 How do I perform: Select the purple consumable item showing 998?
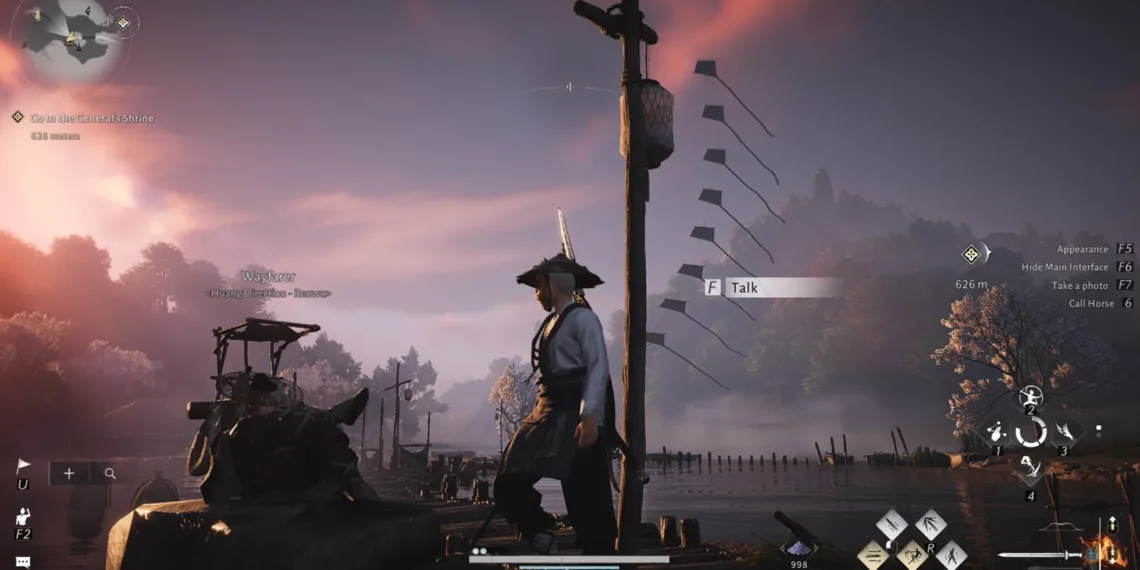pos(798,546)
